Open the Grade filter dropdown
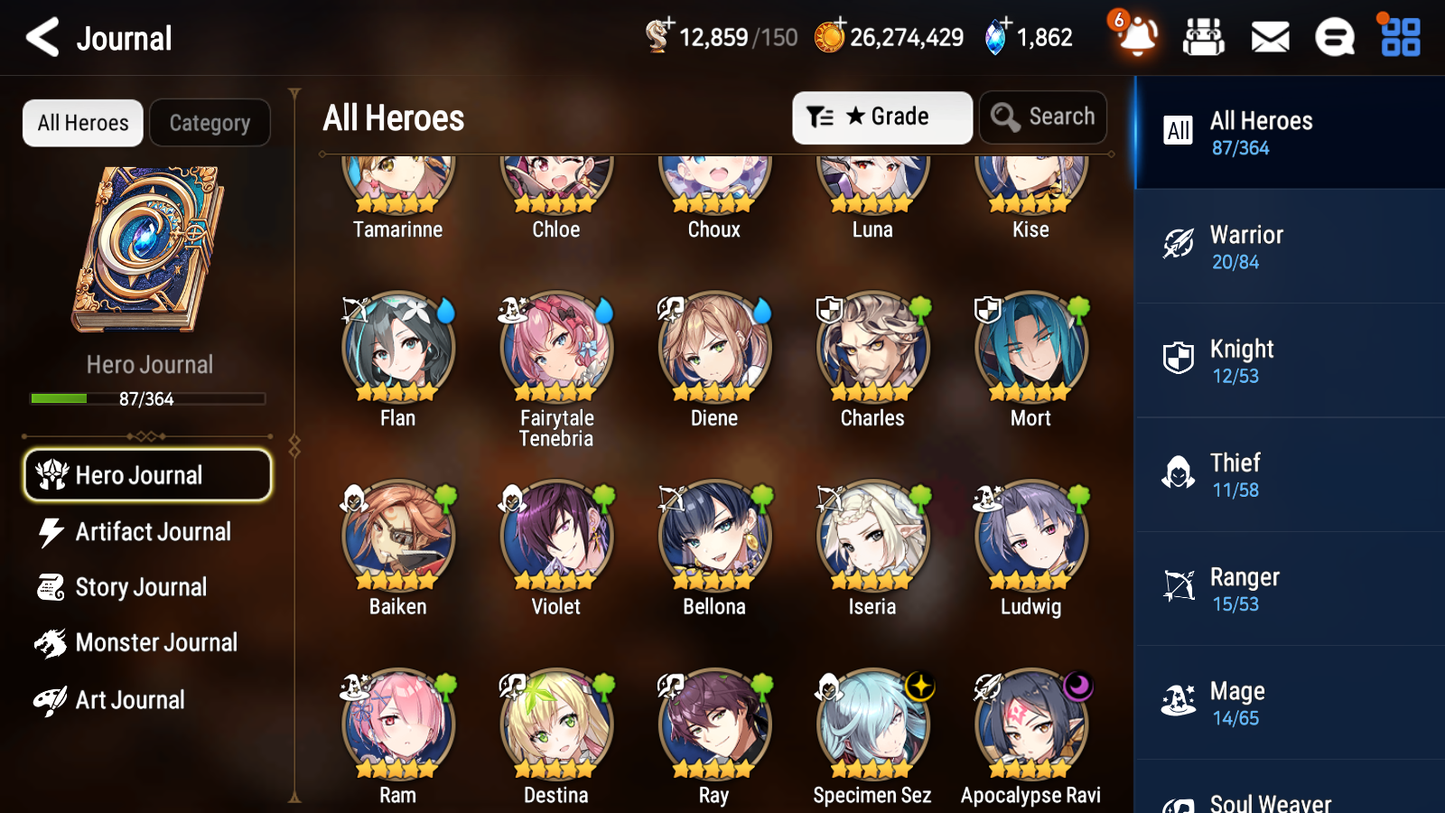1445x813 pixels. tap(882, 117)
